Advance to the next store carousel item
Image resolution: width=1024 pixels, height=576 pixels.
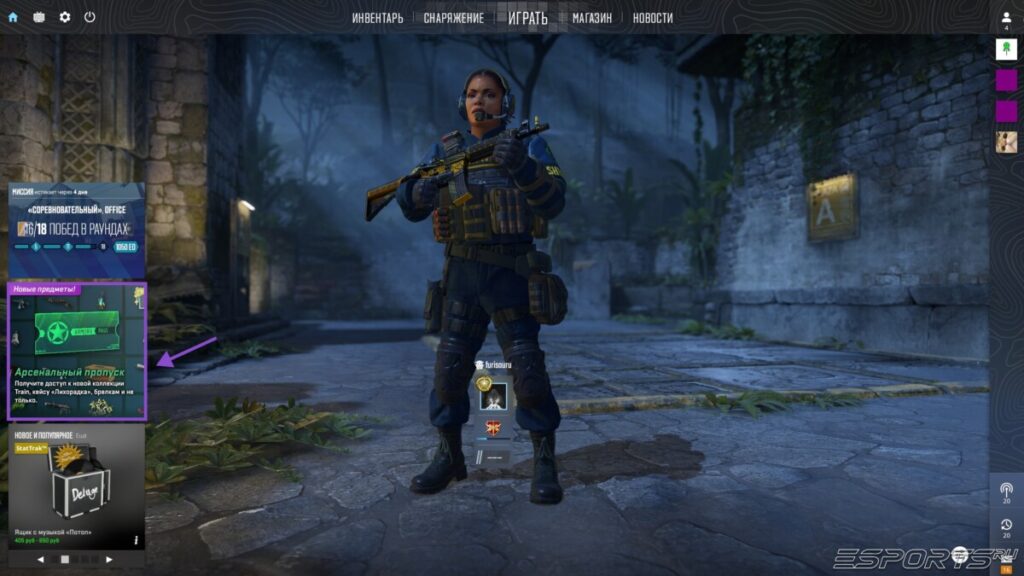point(109,560)
